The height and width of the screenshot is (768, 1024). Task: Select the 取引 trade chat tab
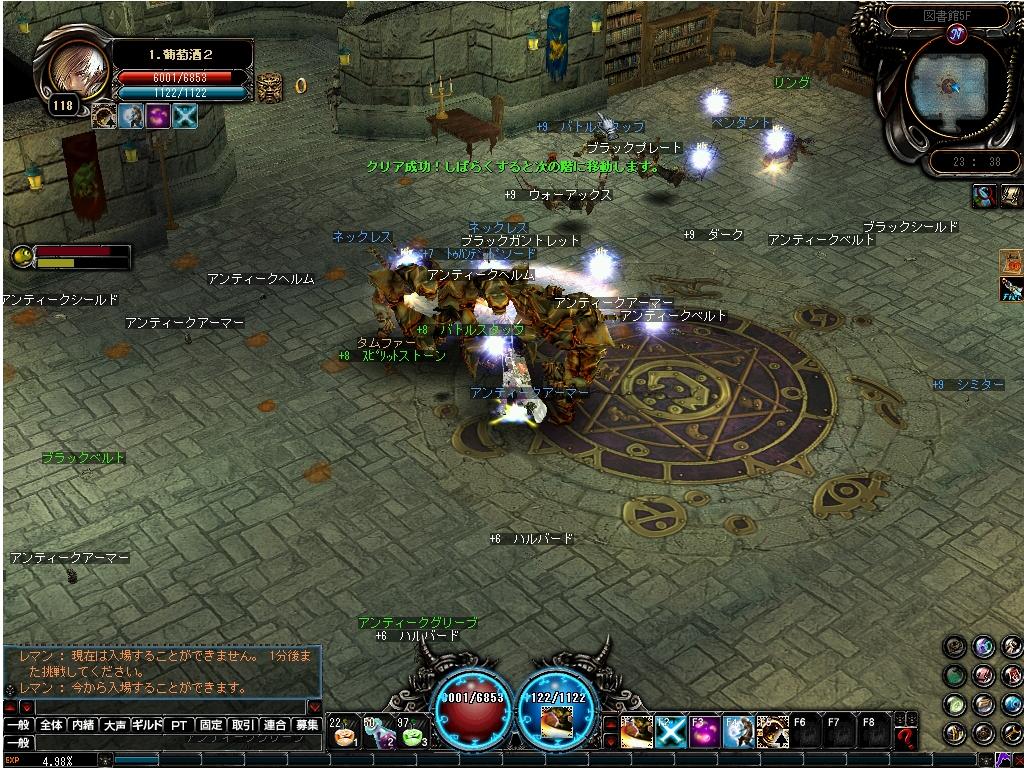coord(243,725)
